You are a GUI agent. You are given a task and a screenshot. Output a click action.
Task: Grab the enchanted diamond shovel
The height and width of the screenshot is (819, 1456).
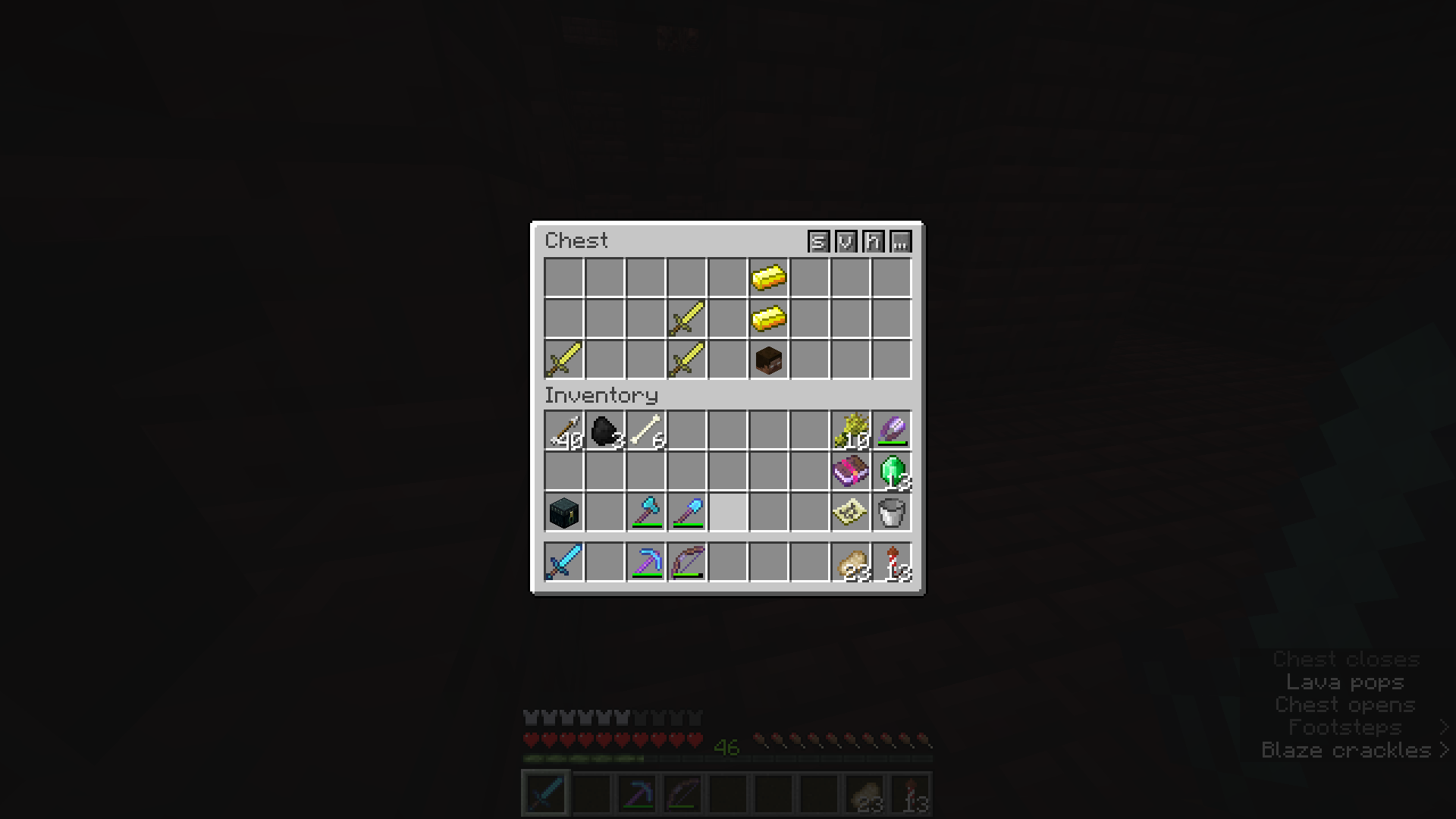(x=686, y=513)
